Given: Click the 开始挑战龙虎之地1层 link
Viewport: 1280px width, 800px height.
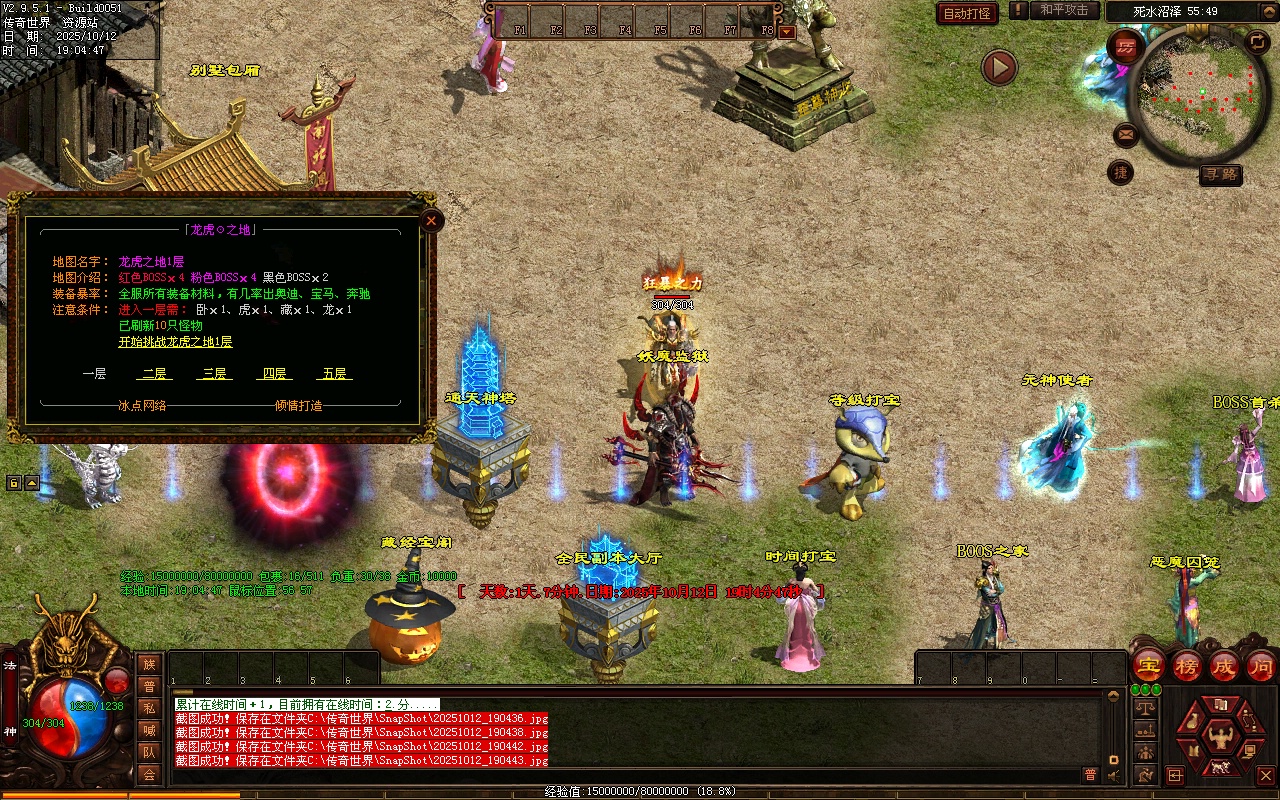Looking at the screenshot, I should 175,342.
